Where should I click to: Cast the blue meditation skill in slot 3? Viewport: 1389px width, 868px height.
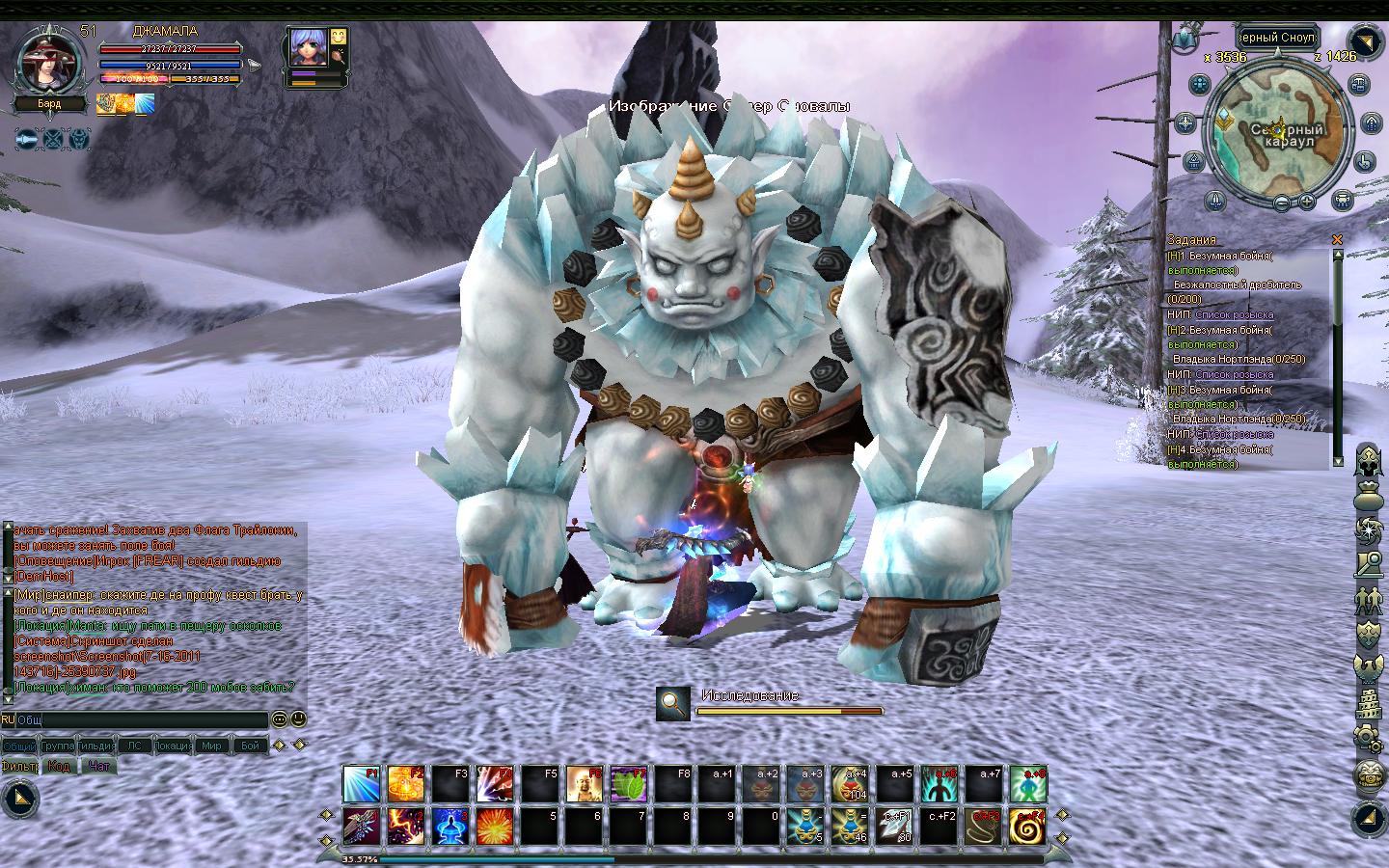coord(450,827)
